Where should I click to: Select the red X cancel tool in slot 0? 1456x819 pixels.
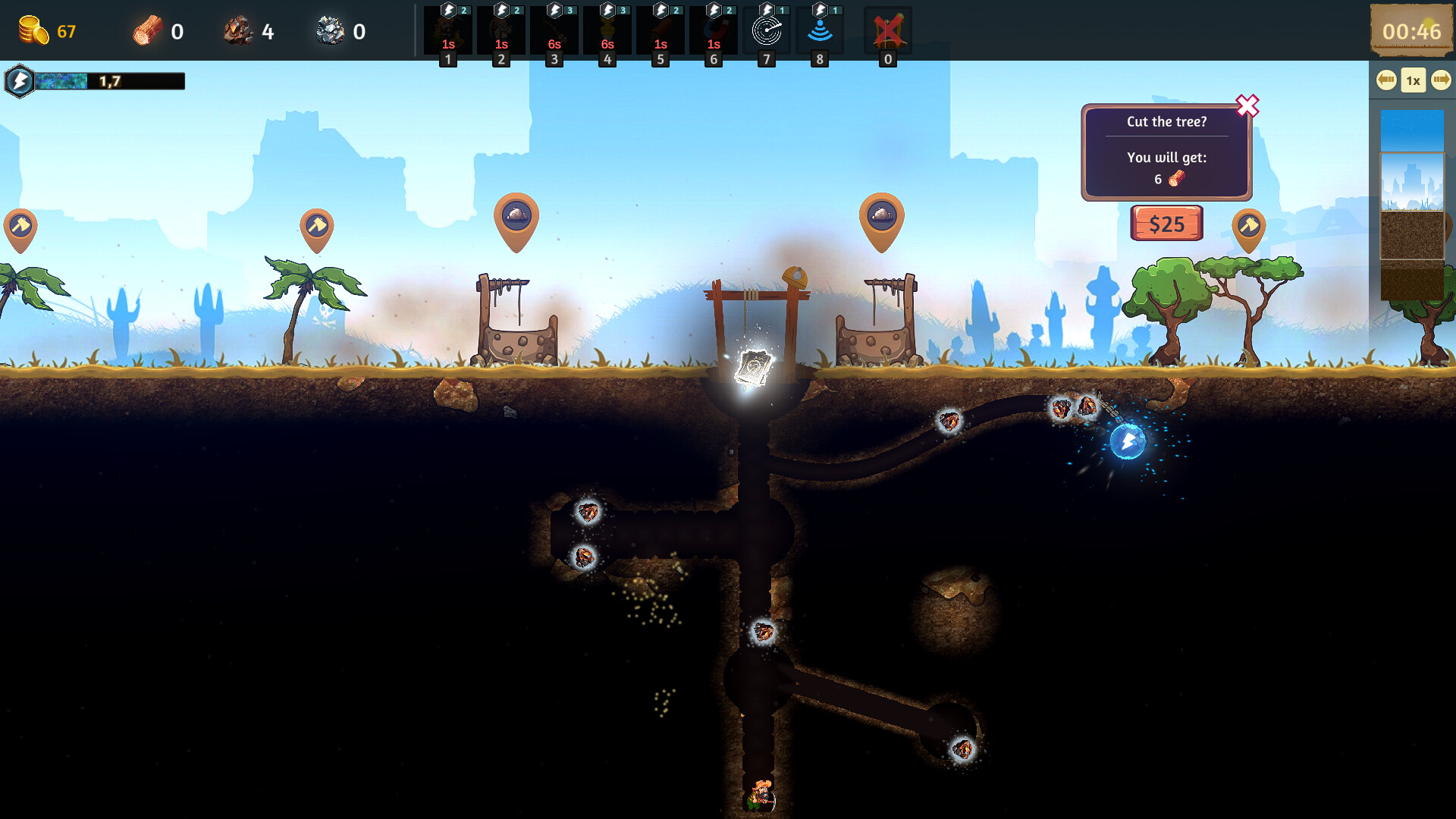888,30
